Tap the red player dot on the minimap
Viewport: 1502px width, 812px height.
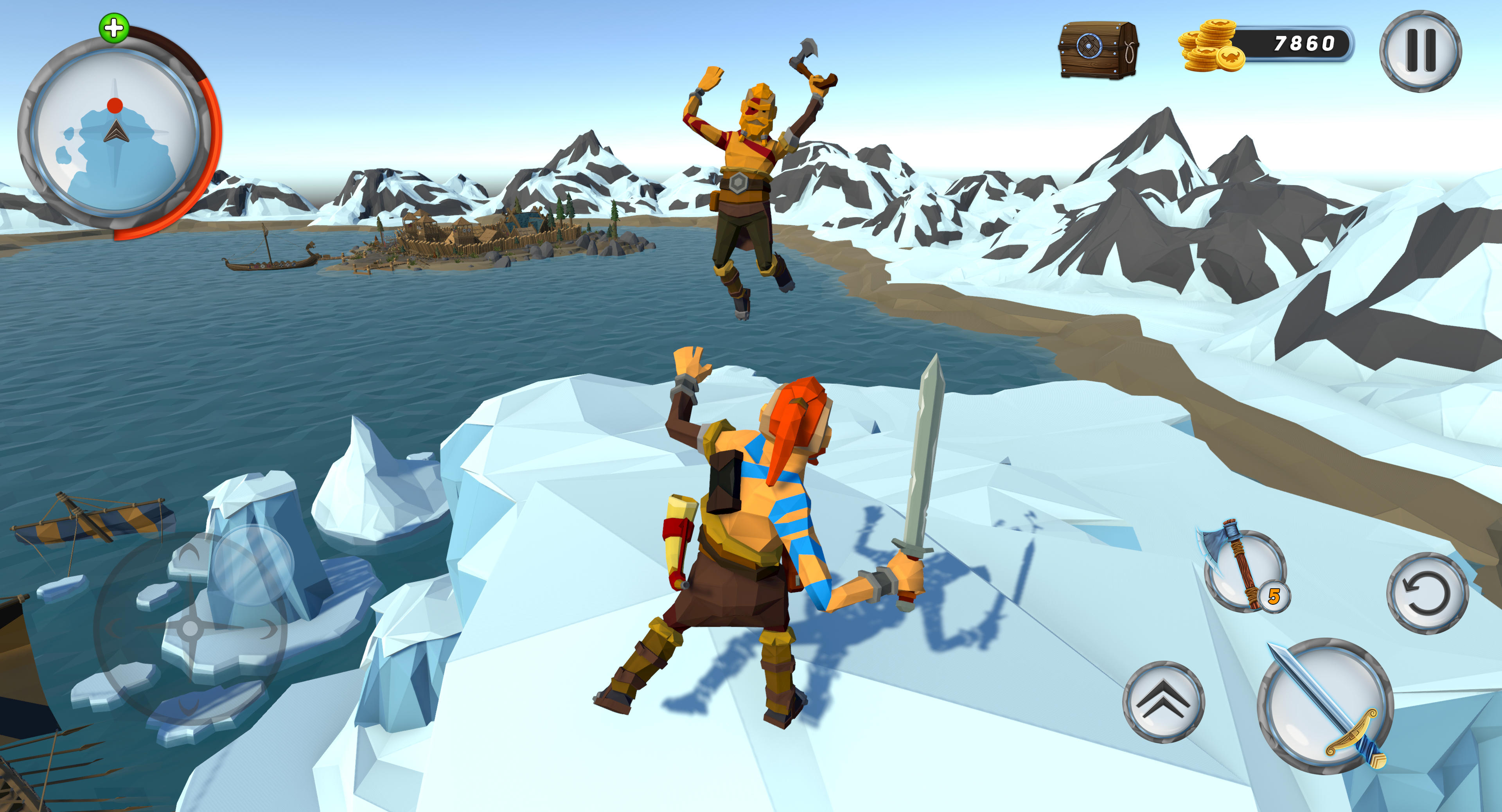[115, 105]
